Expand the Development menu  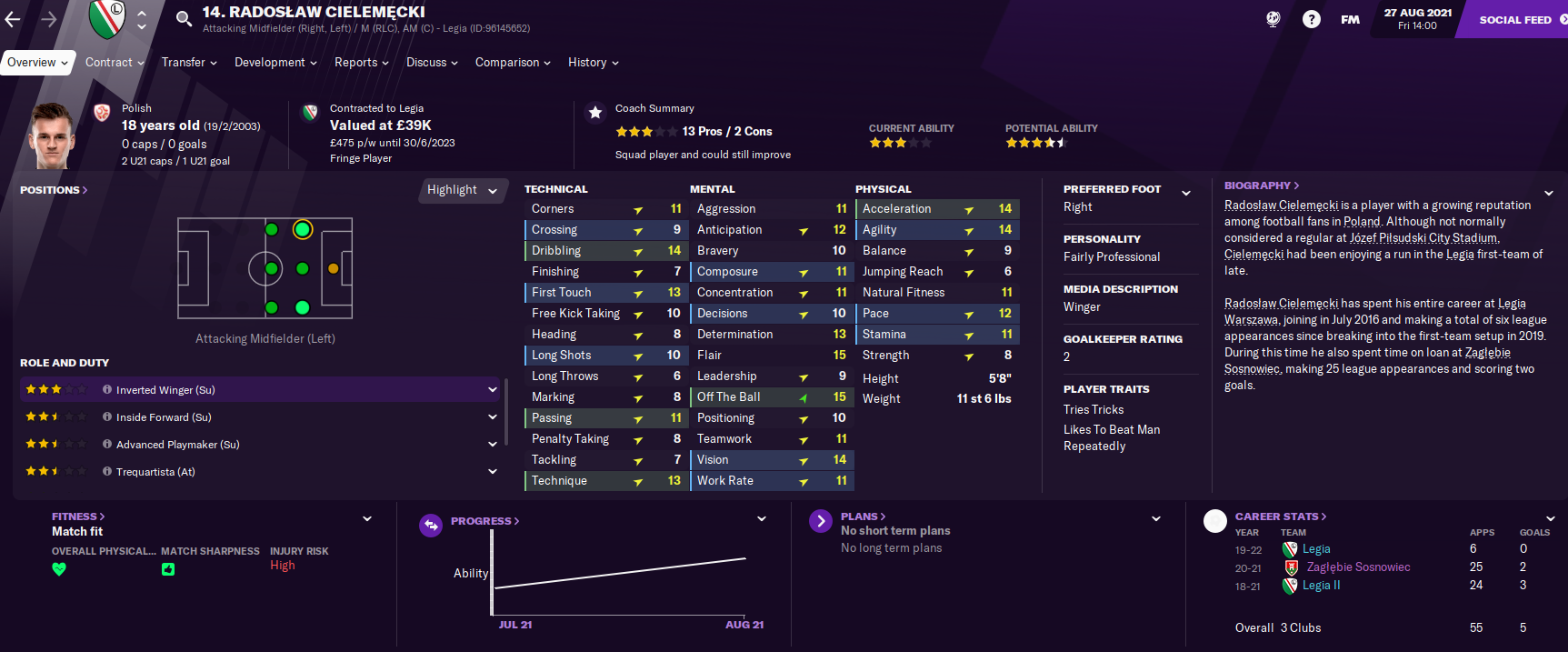(x=275, y=63)
